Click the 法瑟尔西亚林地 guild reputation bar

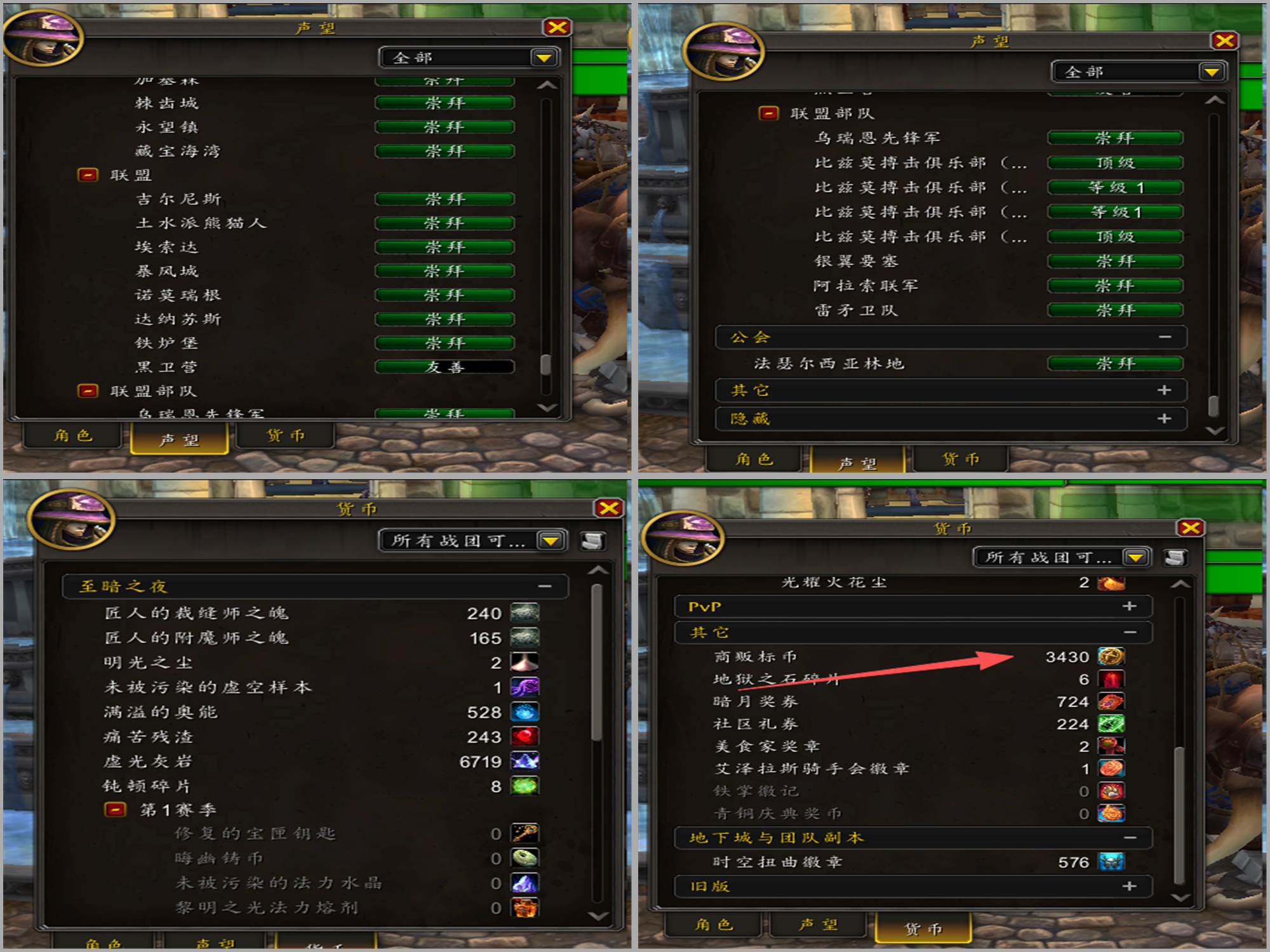[1114, 364]
